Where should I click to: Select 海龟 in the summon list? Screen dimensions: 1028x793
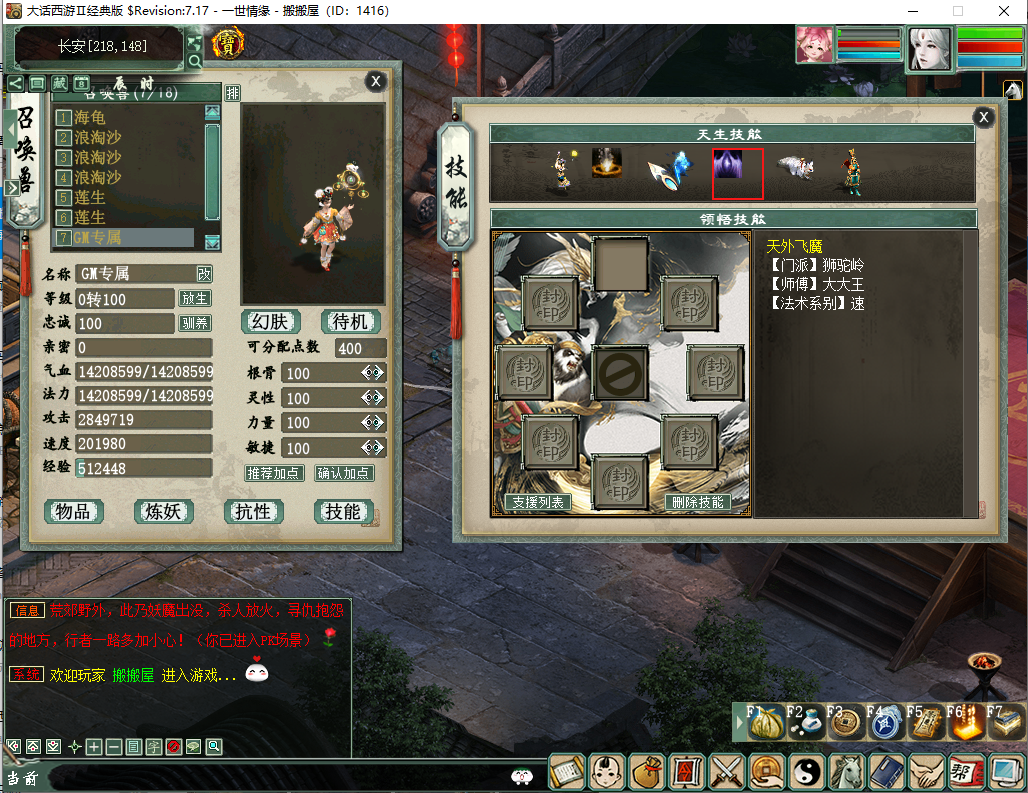click(90, 118)
